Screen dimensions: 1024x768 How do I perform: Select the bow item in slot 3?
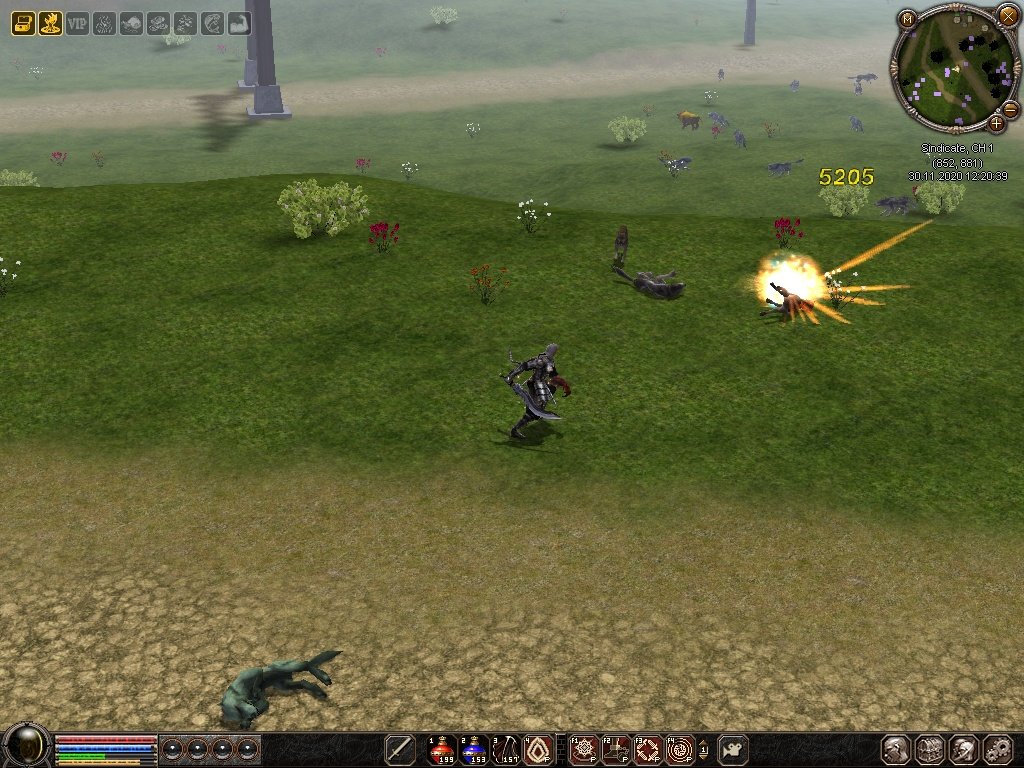[x=507, y=749]
